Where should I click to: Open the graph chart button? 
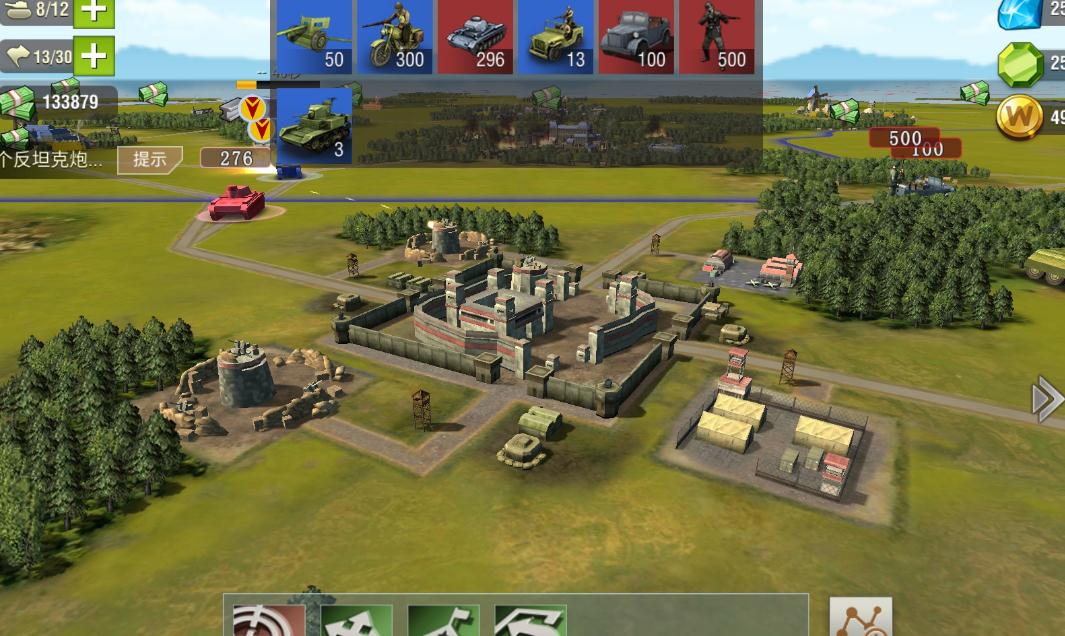point(860,618)
